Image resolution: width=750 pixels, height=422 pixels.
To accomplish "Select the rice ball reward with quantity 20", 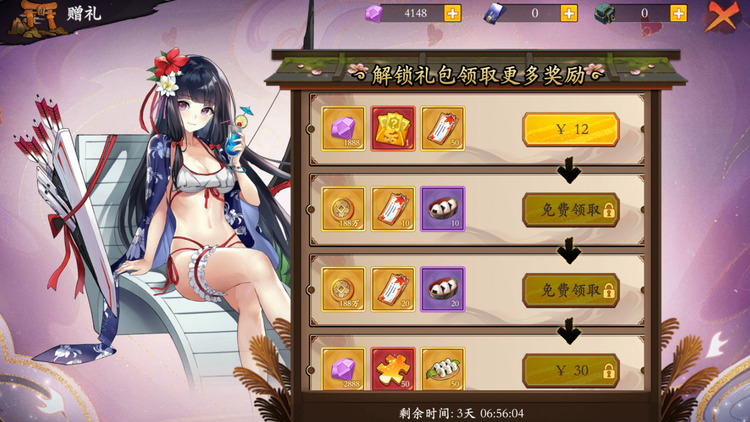I will coord(443,290).
